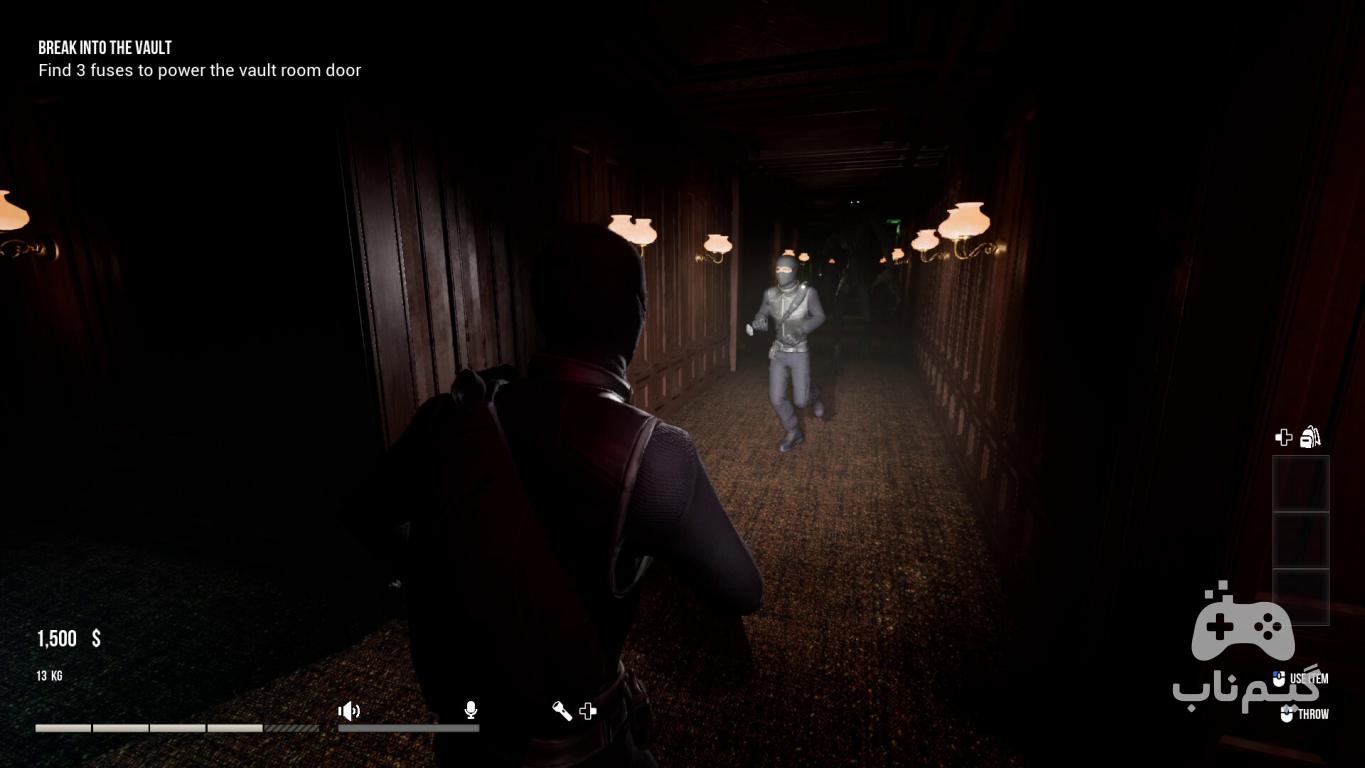Toggle the microphone icon
Viewport: 1365px width, 768px height.
click(470, 710)
